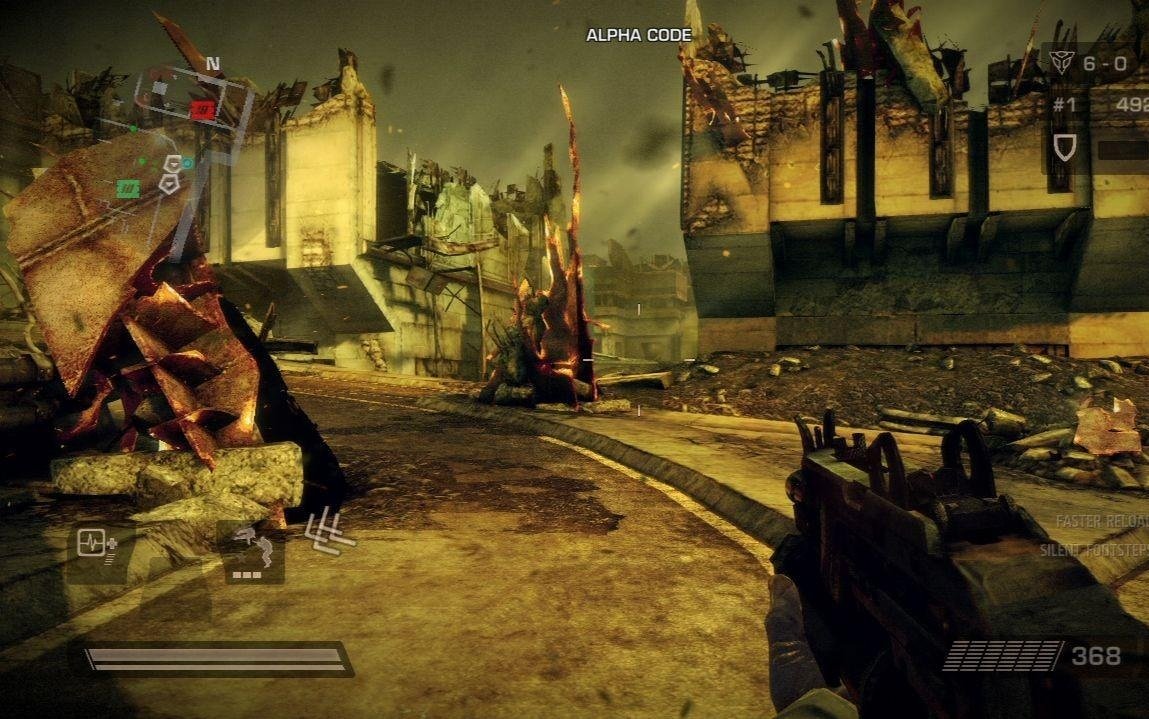Activate the melee takedown ability icon

click(251, 551)
